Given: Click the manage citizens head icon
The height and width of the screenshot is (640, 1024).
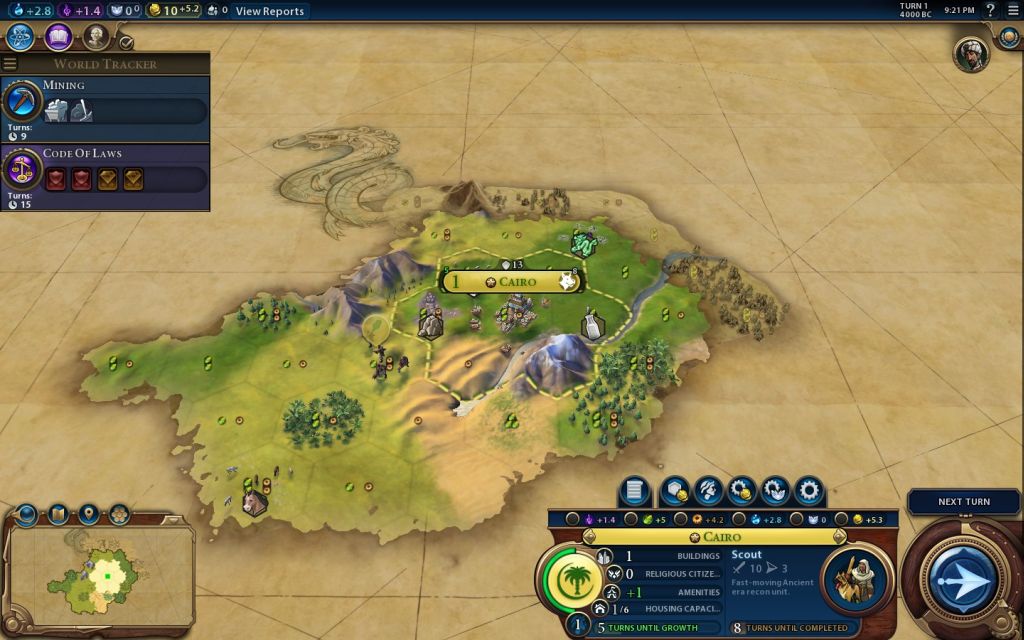Looking at the screenshot, I should [709, 491].
